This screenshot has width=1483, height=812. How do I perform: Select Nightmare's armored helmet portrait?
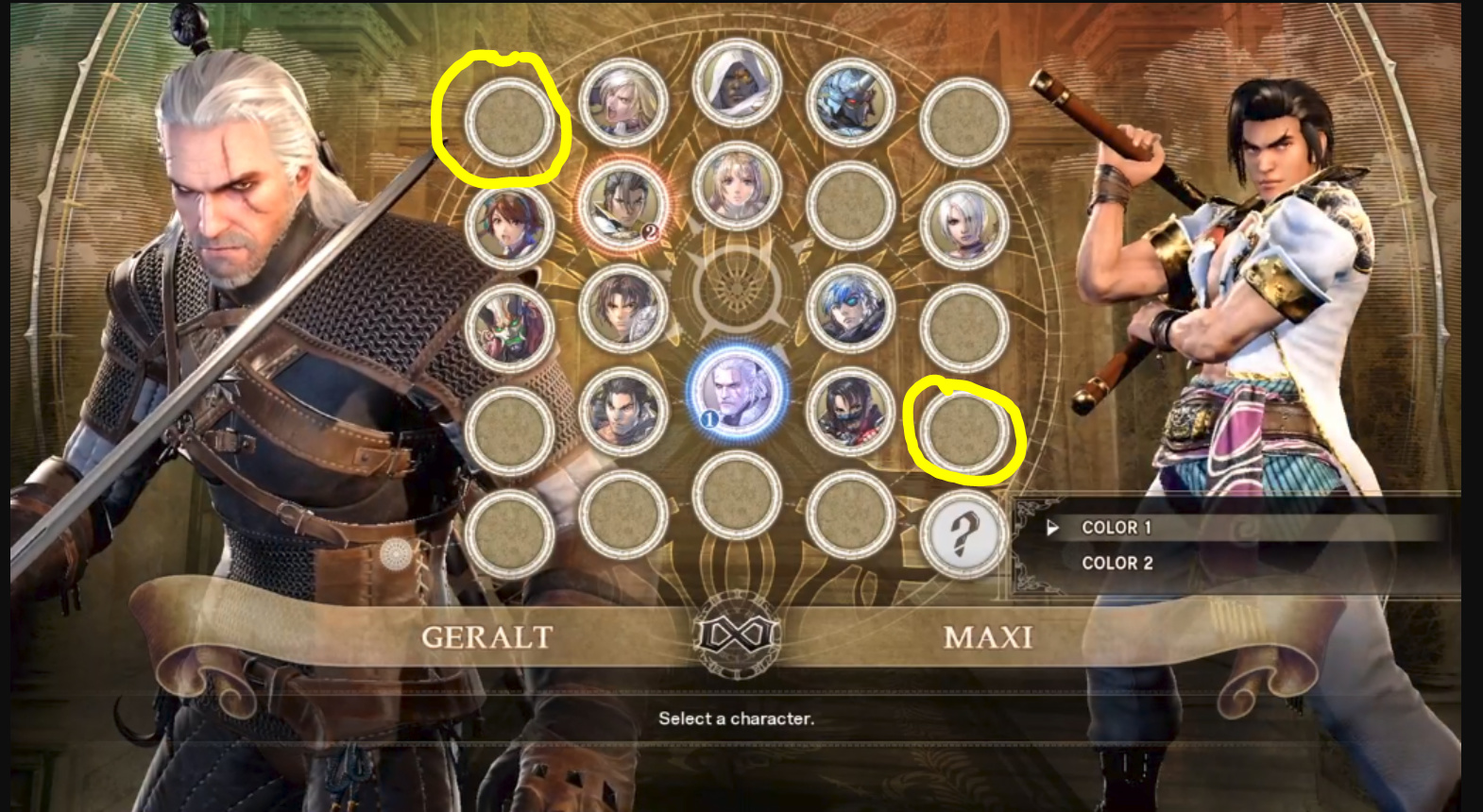click(850, 102)
